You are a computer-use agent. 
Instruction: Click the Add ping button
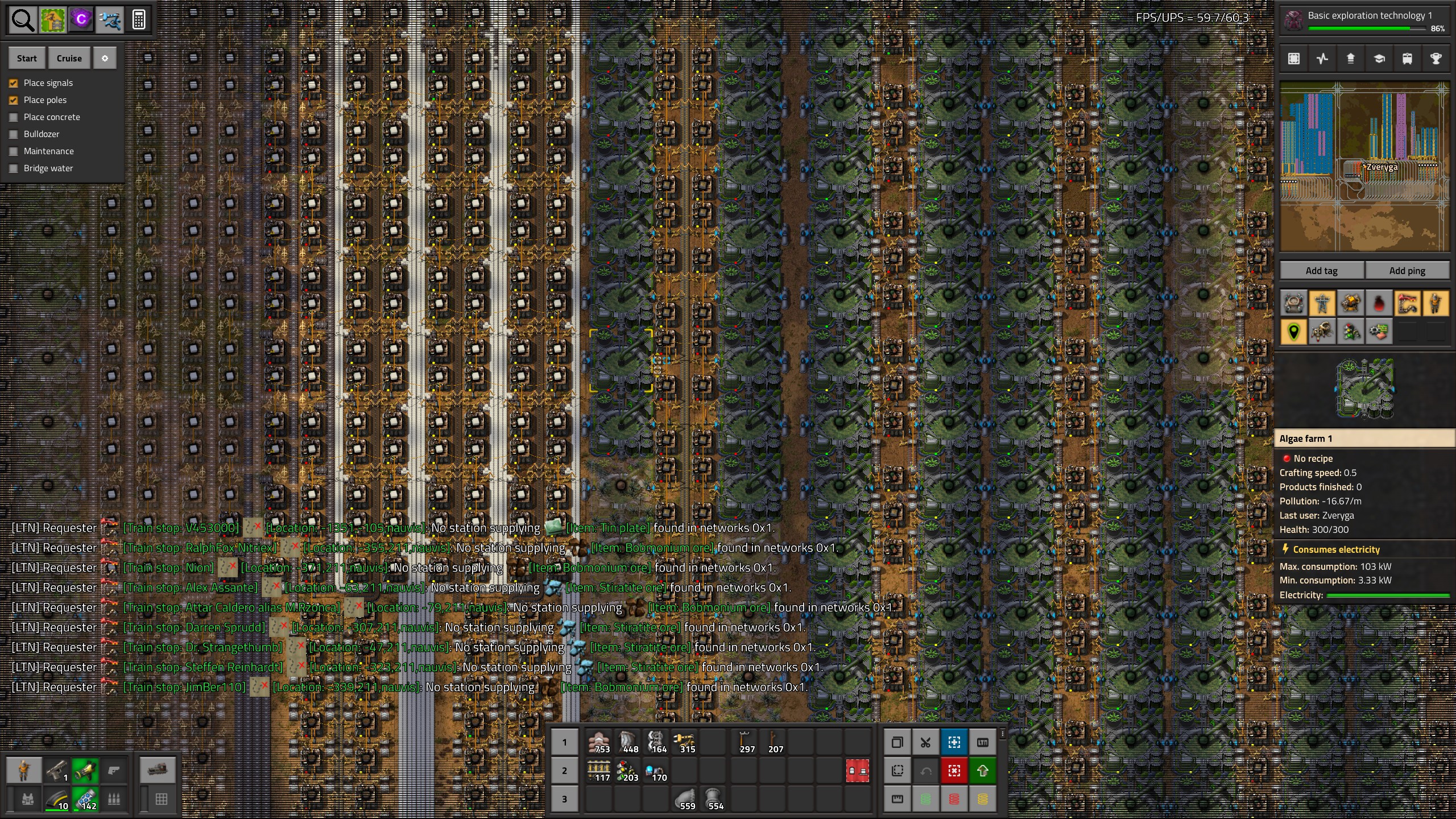1408,270
